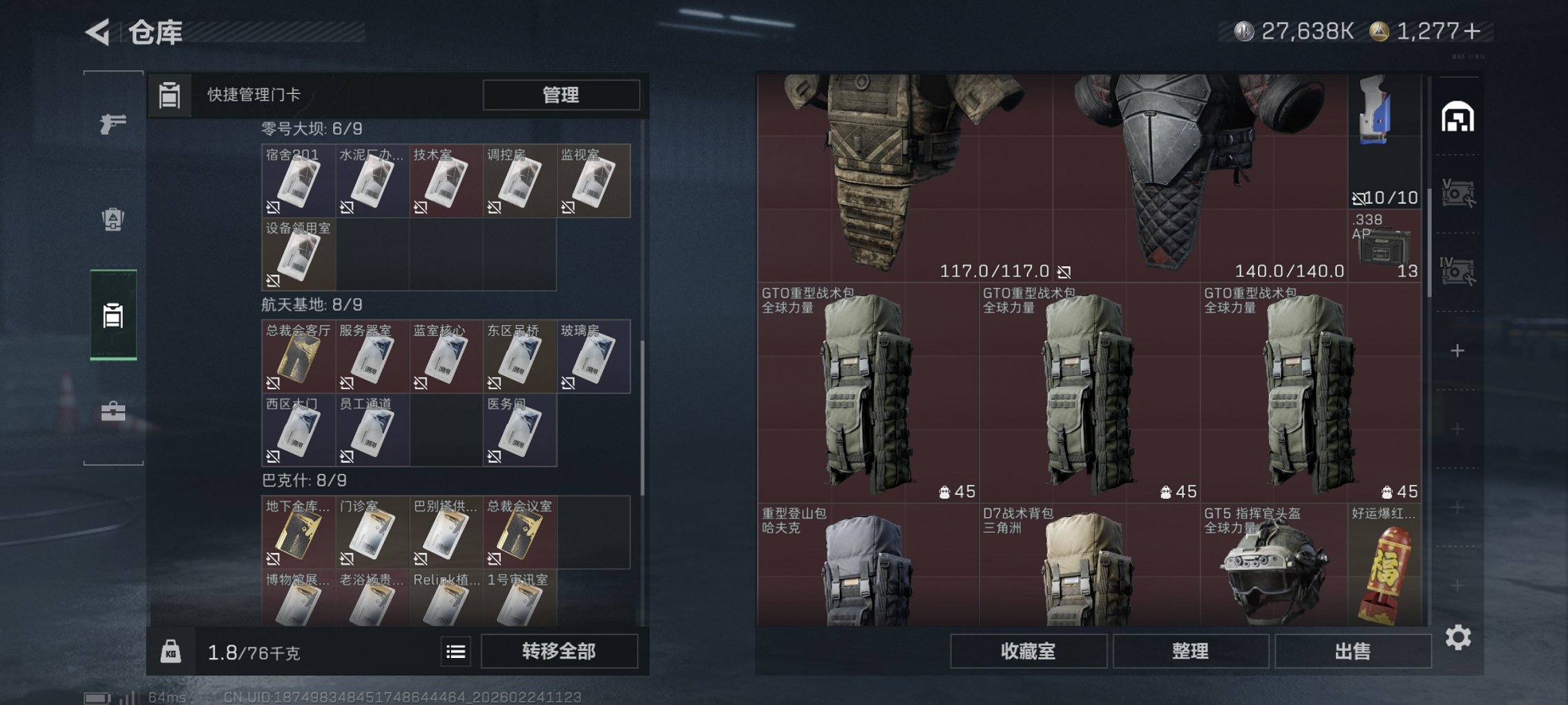
Task: Click the 转移全部 transfer button
Action: tap(561, 652)
